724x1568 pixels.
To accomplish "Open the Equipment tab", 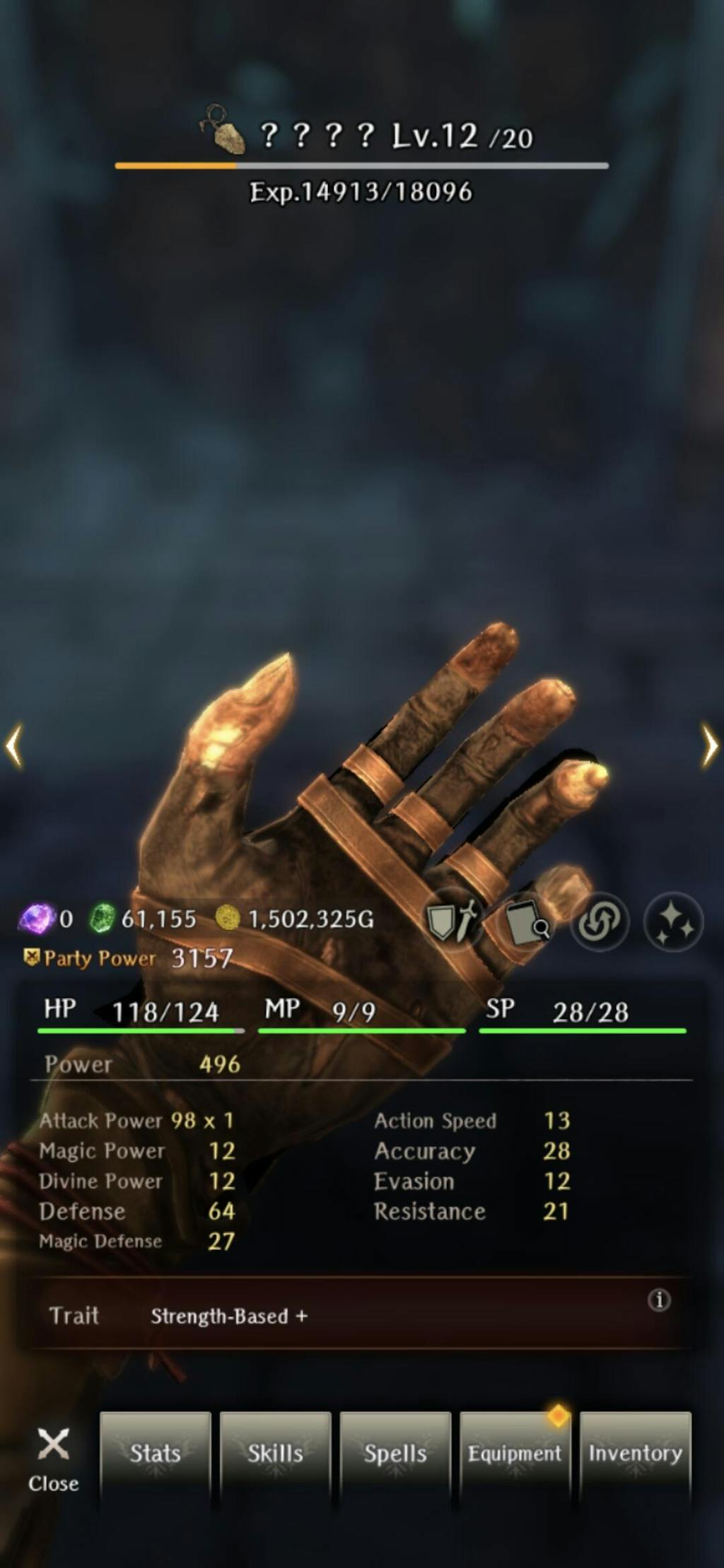I will (x=515, y=1453).
